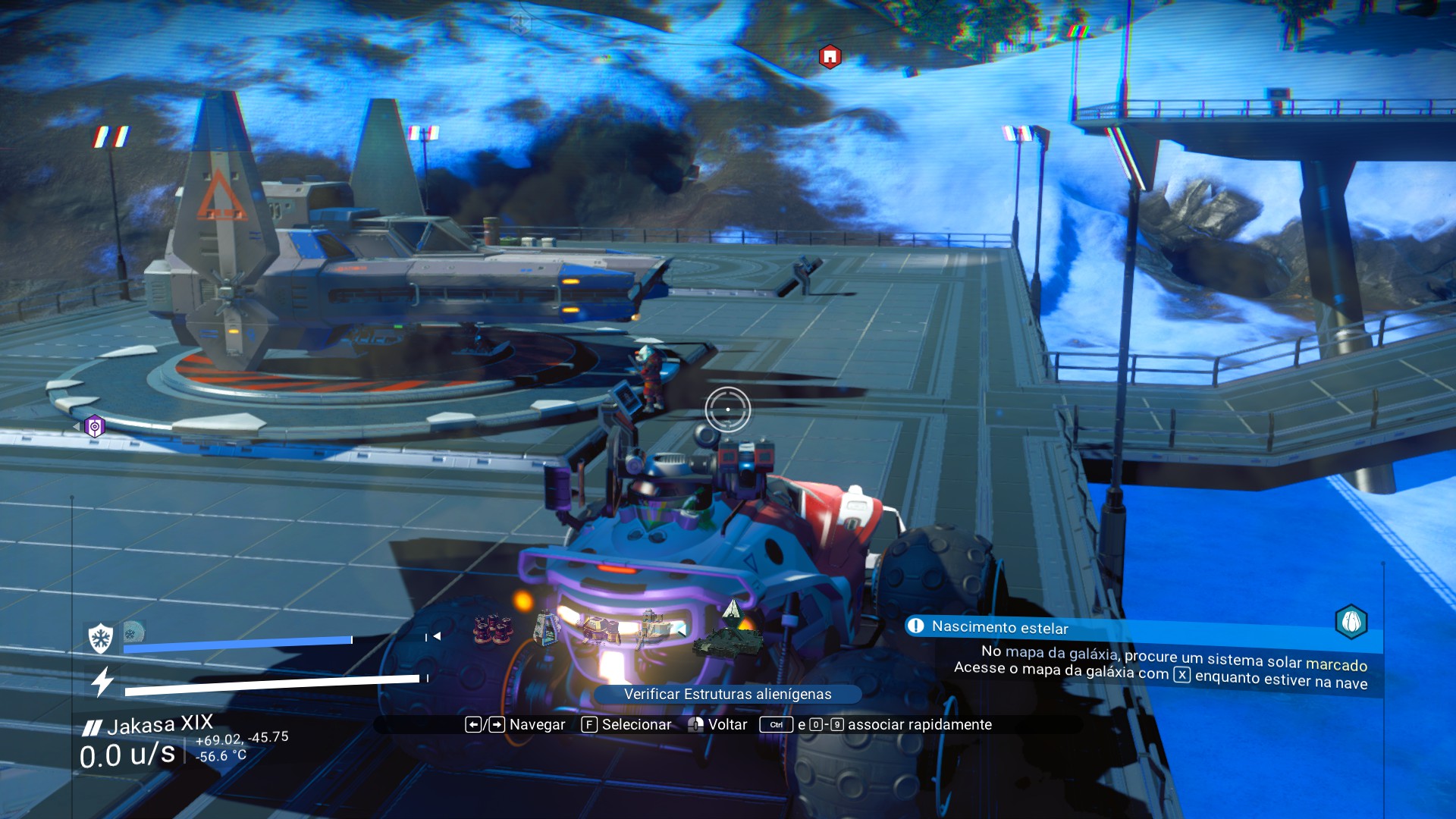Select the purple hexagon waypoint marker

(x=94, y=427)
